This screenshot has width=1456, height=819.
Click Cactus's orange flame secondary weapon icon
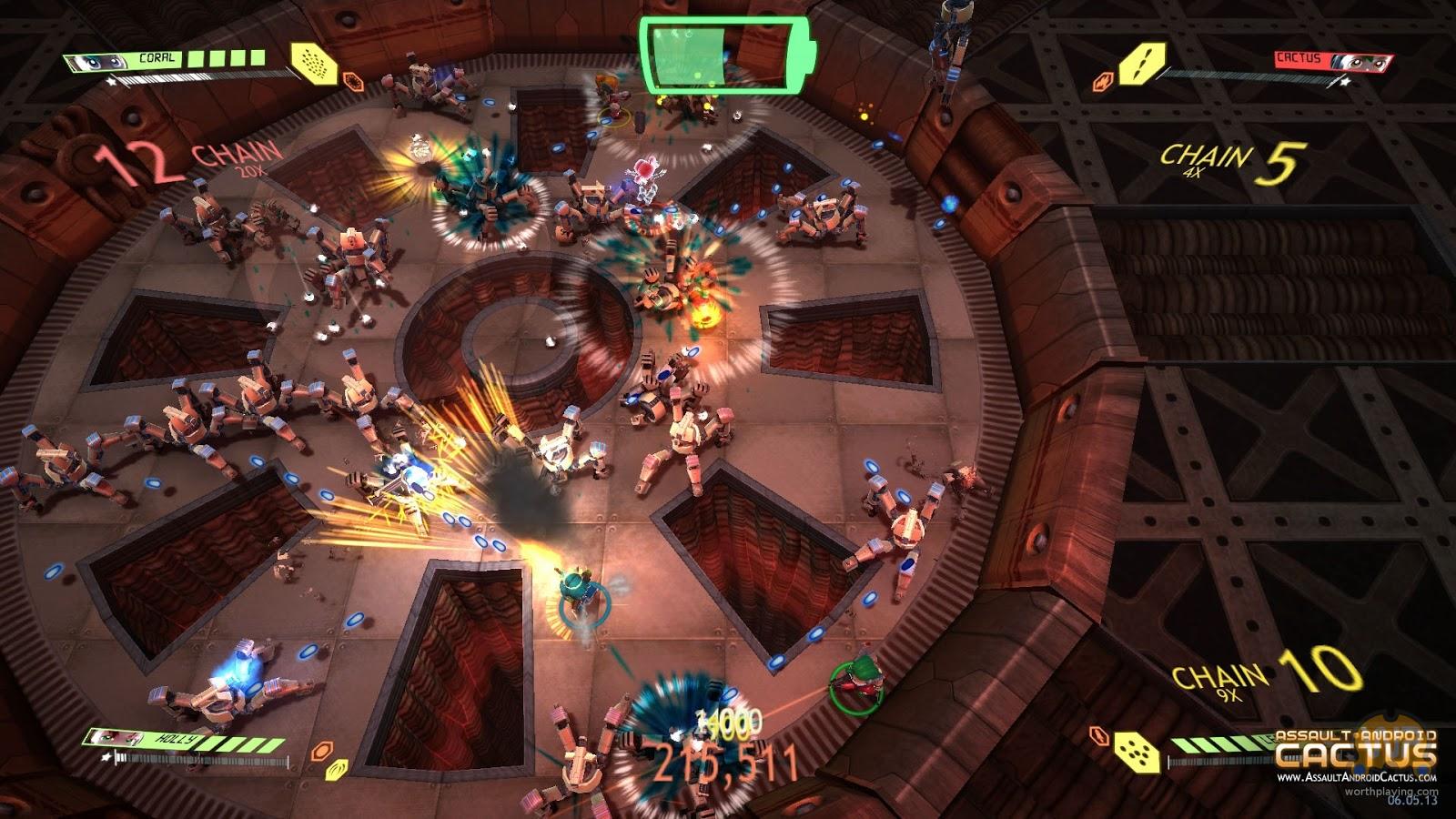tap(1102, 81)
